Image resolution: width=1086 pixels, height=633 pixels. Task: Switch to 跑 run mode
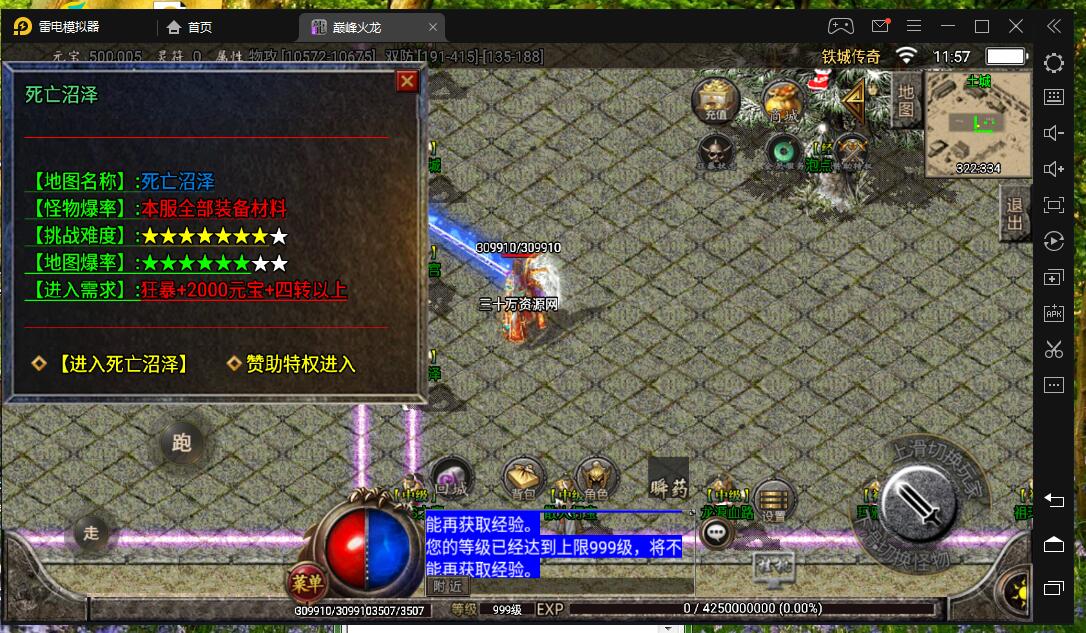[x=181, y=443]
